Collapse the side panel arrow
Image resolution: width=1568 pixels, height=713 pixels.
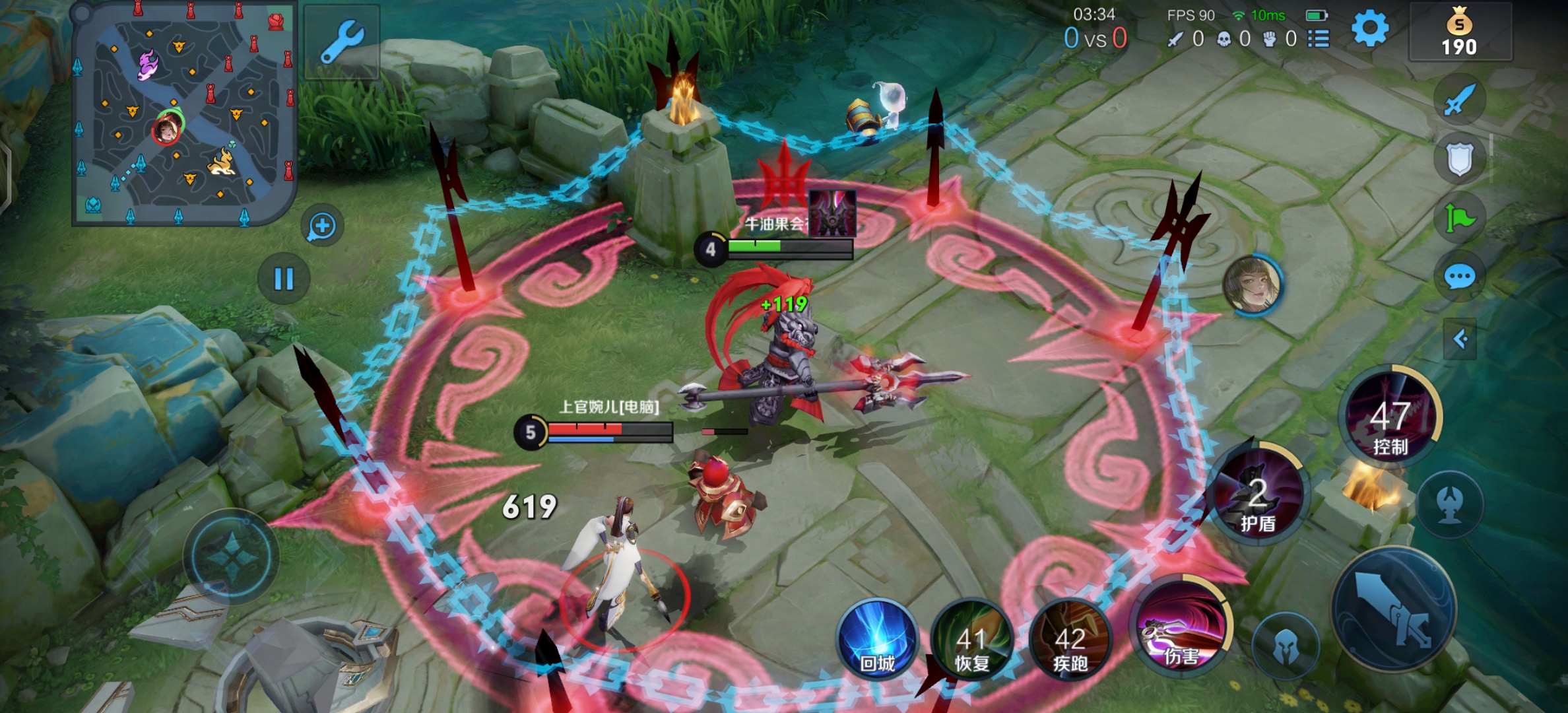[x=1459, y=339]
